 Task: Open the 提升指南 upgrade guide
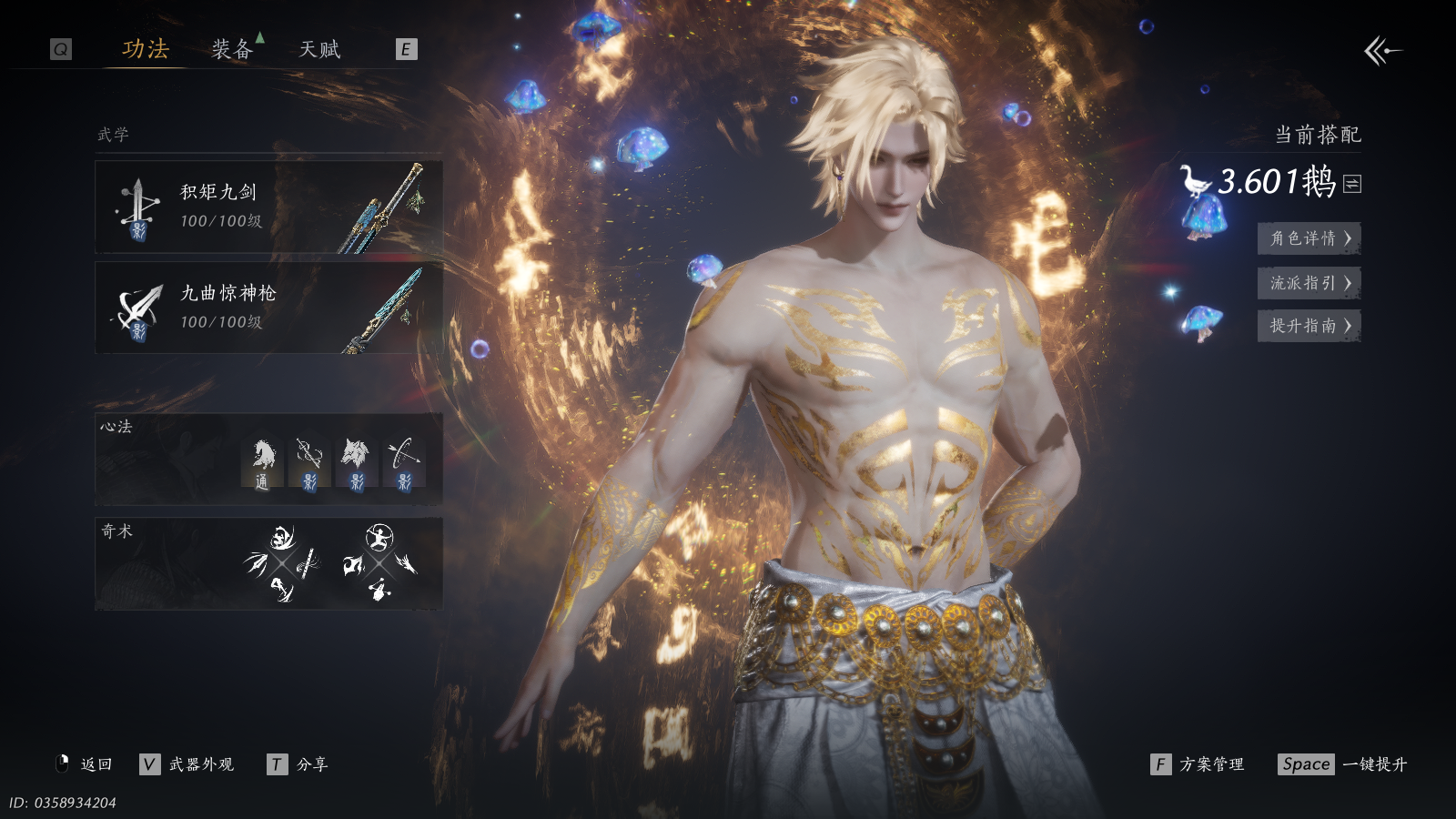click(1309, 326)
